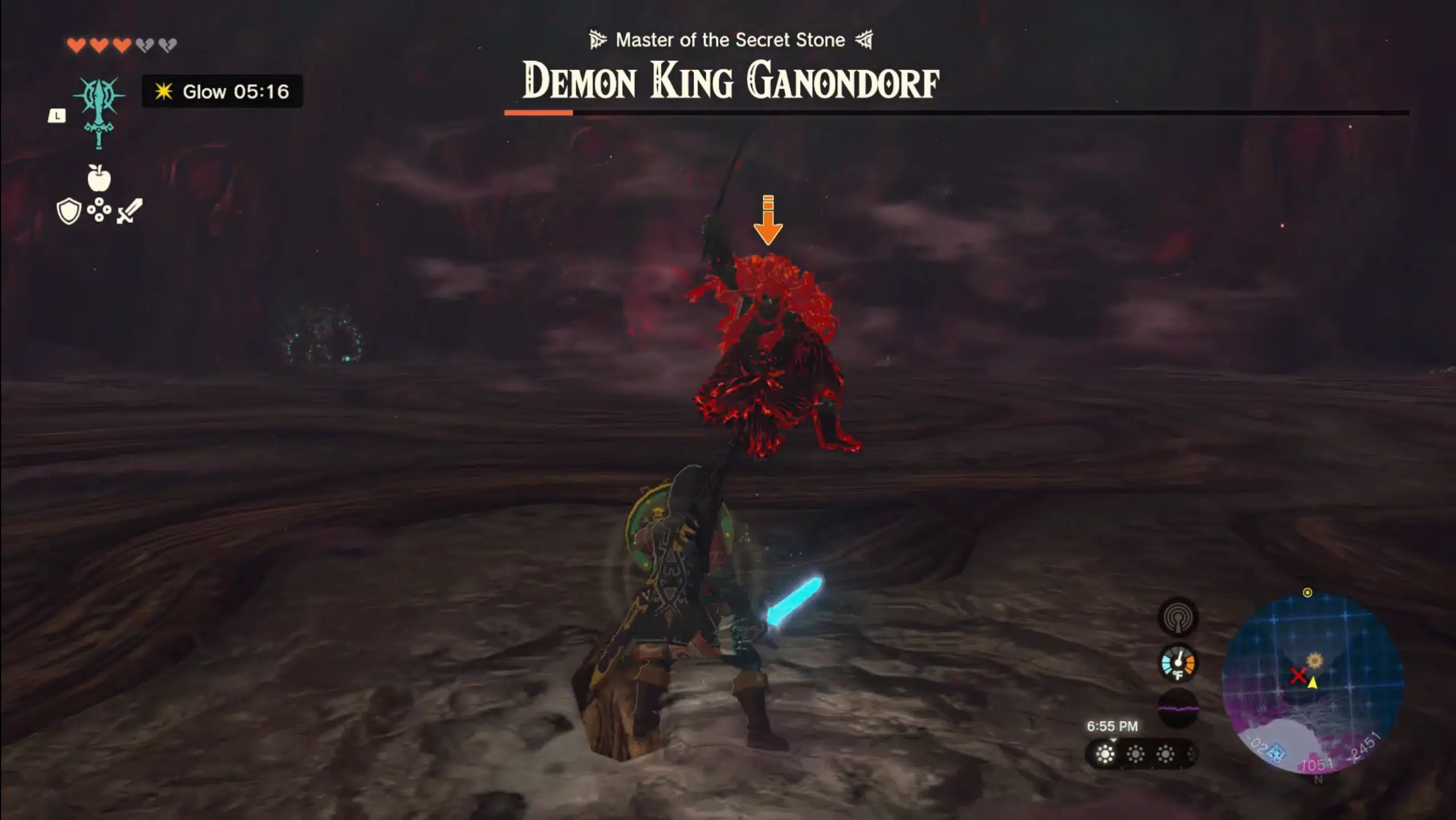Click the yellow Glow star icon
The image size is (1456, 820).
click(163, 92)
